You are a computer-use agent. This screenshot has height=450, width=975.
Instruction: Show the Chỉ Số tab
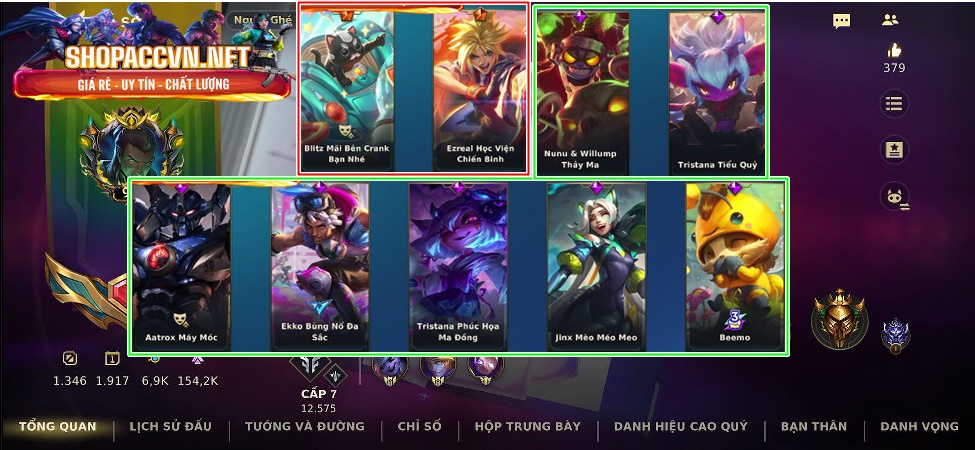[419, 427]
